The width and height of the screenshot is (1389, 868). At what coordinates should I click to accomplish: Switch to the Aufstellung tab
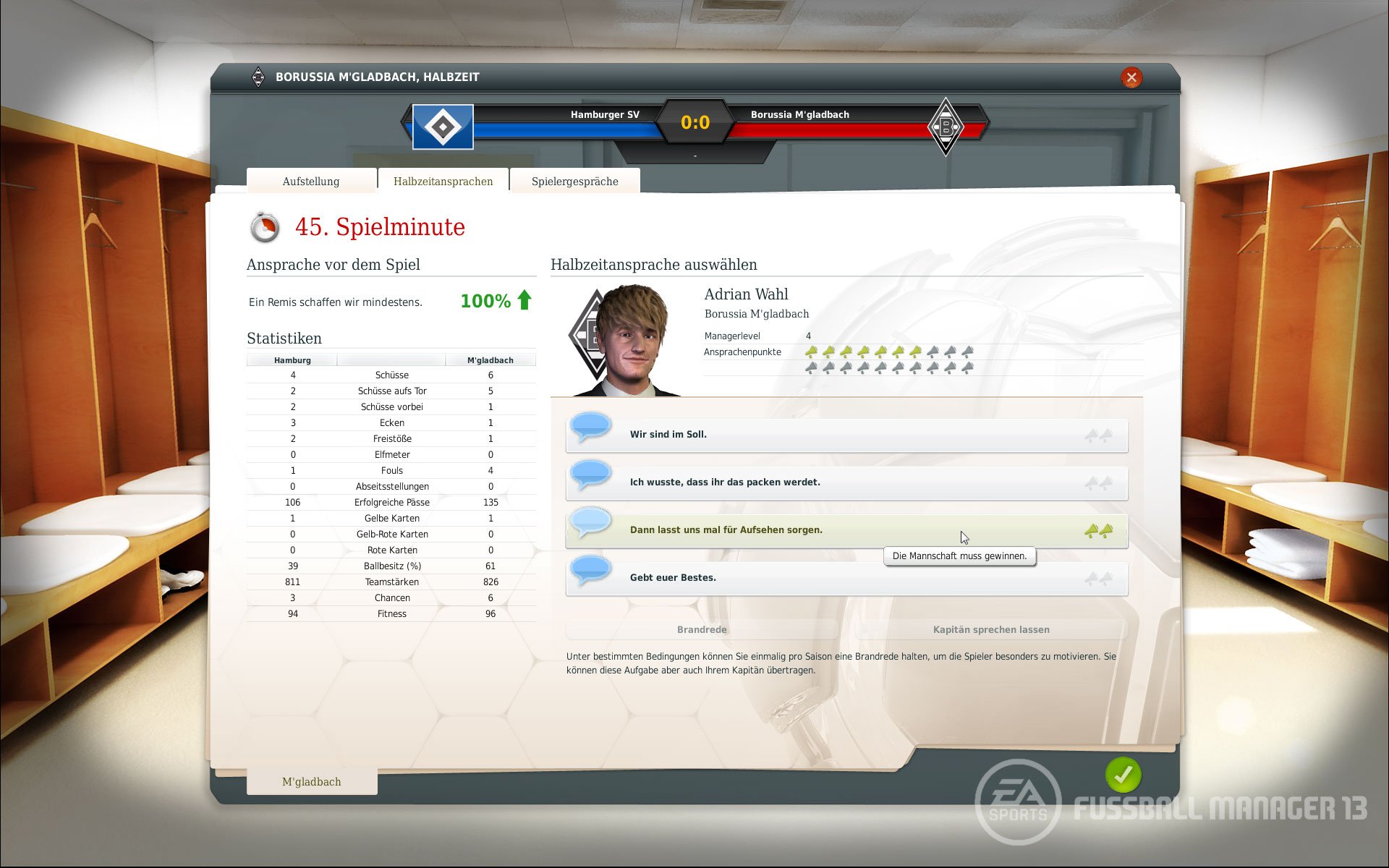click(311, 182)
